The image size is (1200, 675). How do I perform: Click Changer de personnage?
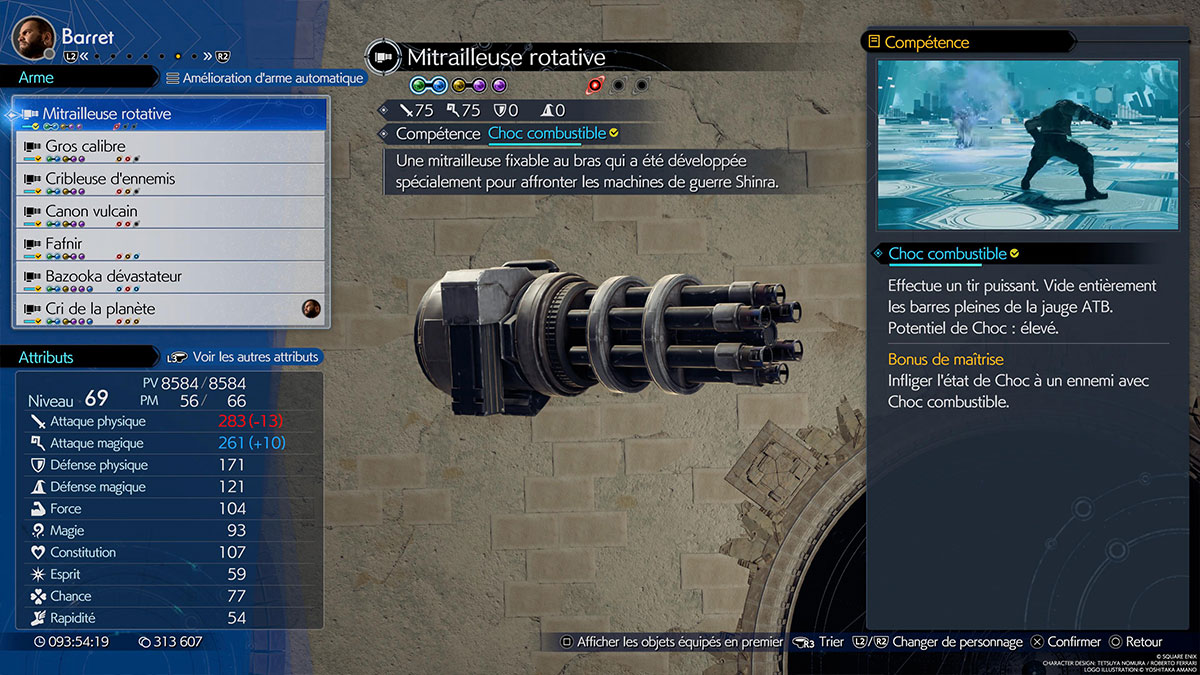point(947,642)
